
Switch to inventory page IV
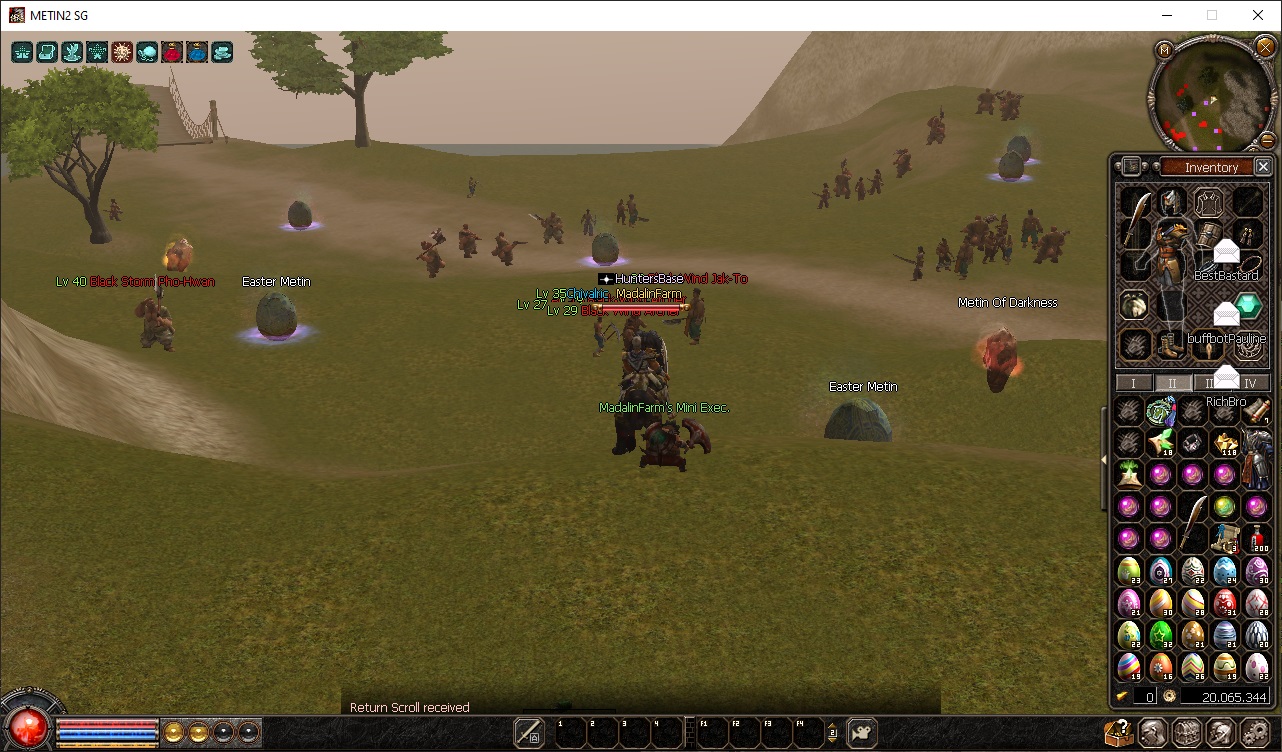[x=1250, y=383]
